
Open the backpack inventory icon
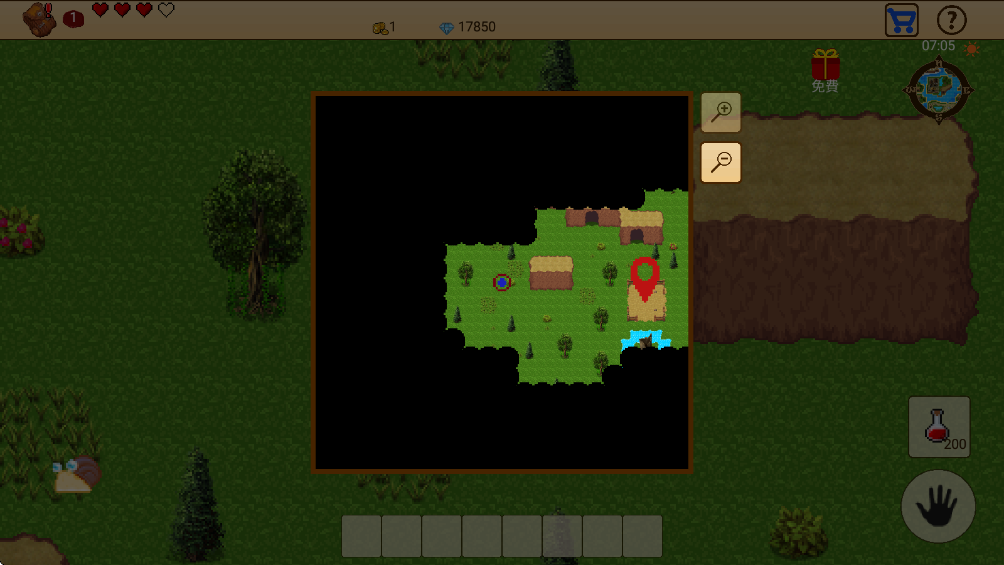click(40, 19)
